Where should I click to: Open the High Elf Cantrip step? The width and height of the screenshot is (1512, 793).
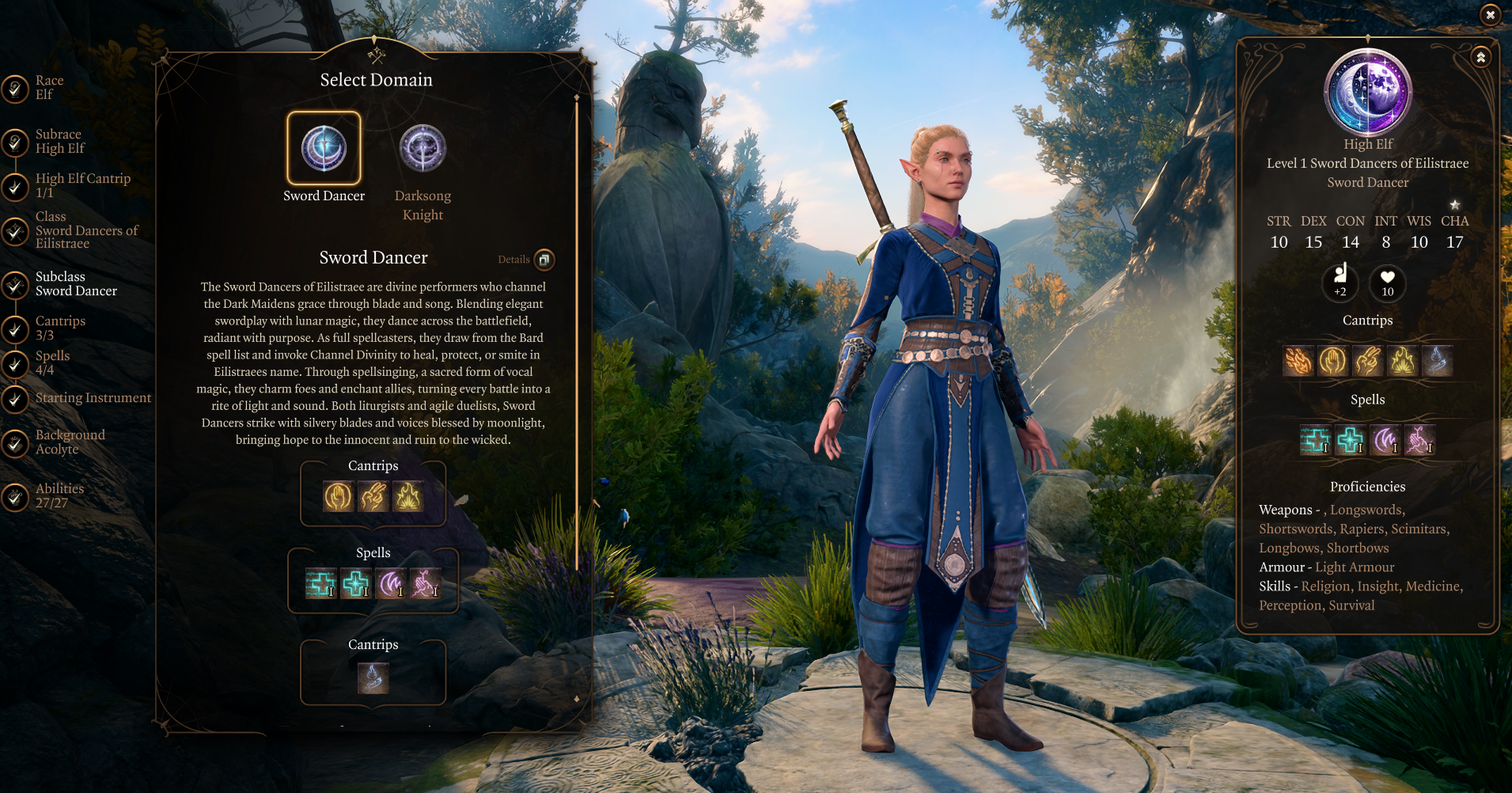pyautogui.click(x=82, y=185)
